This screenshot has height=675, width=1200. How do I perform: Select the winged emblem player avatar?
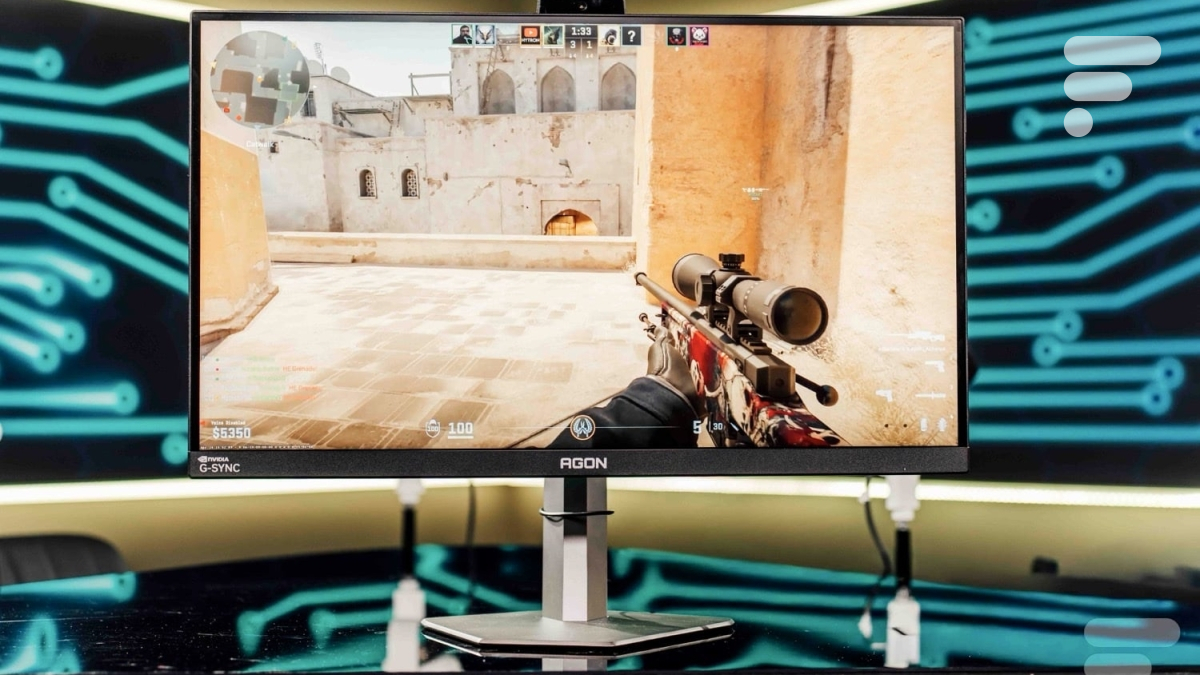click(x=484, y=35)
